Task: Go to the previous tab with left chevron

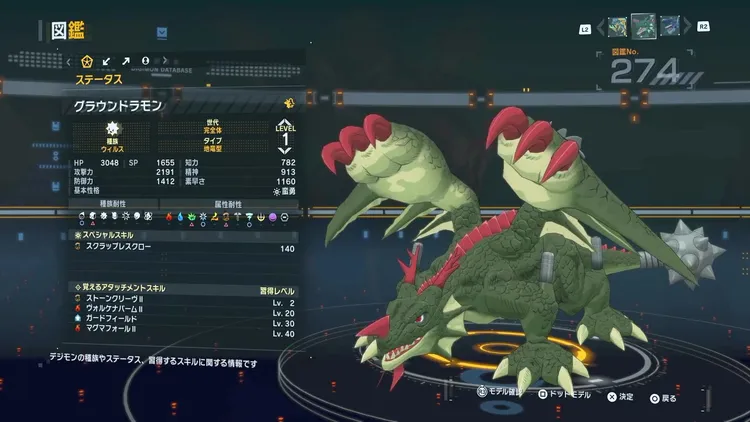Action: click(x=70, y=60)
